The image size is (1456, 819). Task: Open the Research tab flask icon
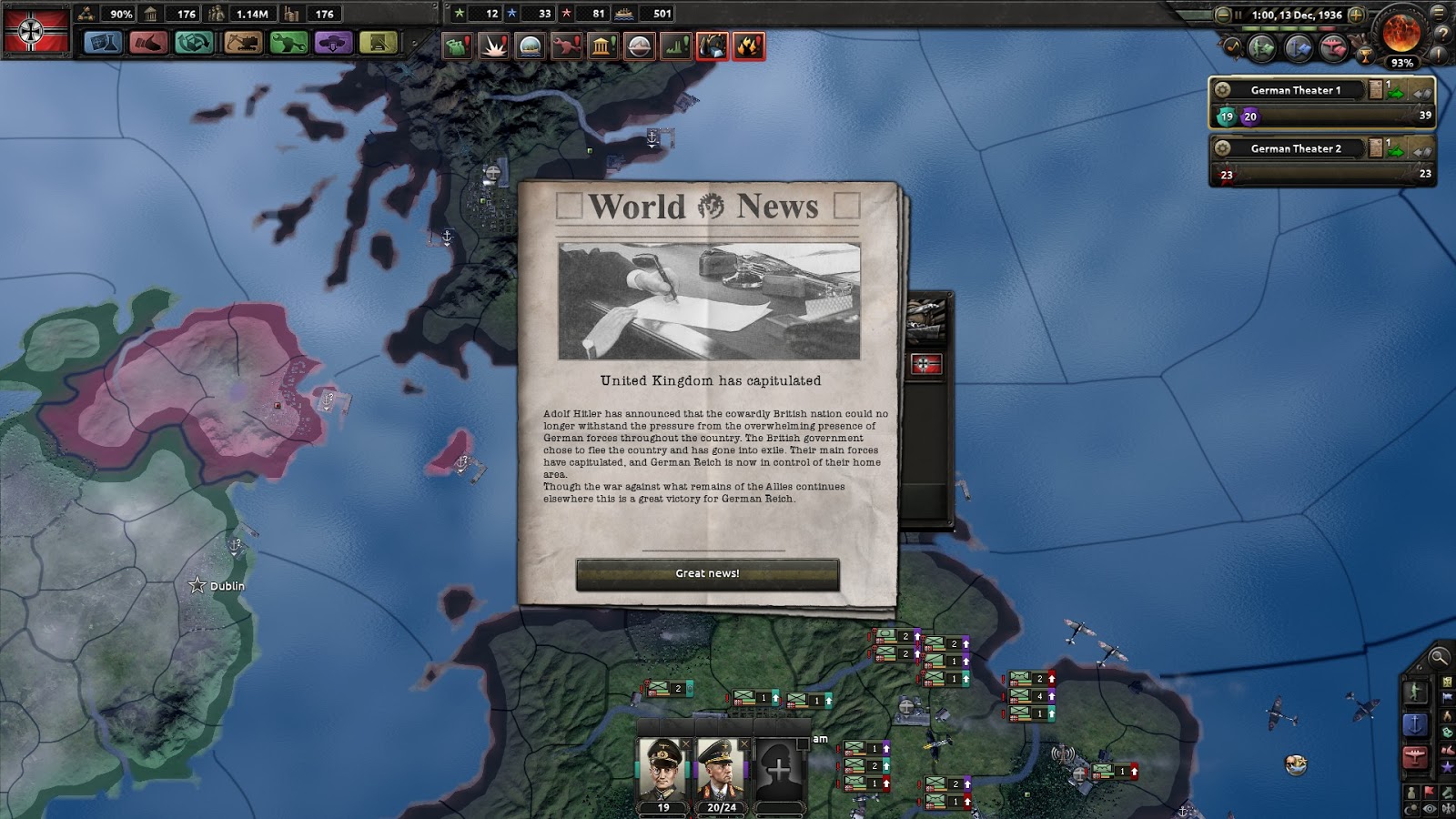pyautogui.click(x=103, y=43)
